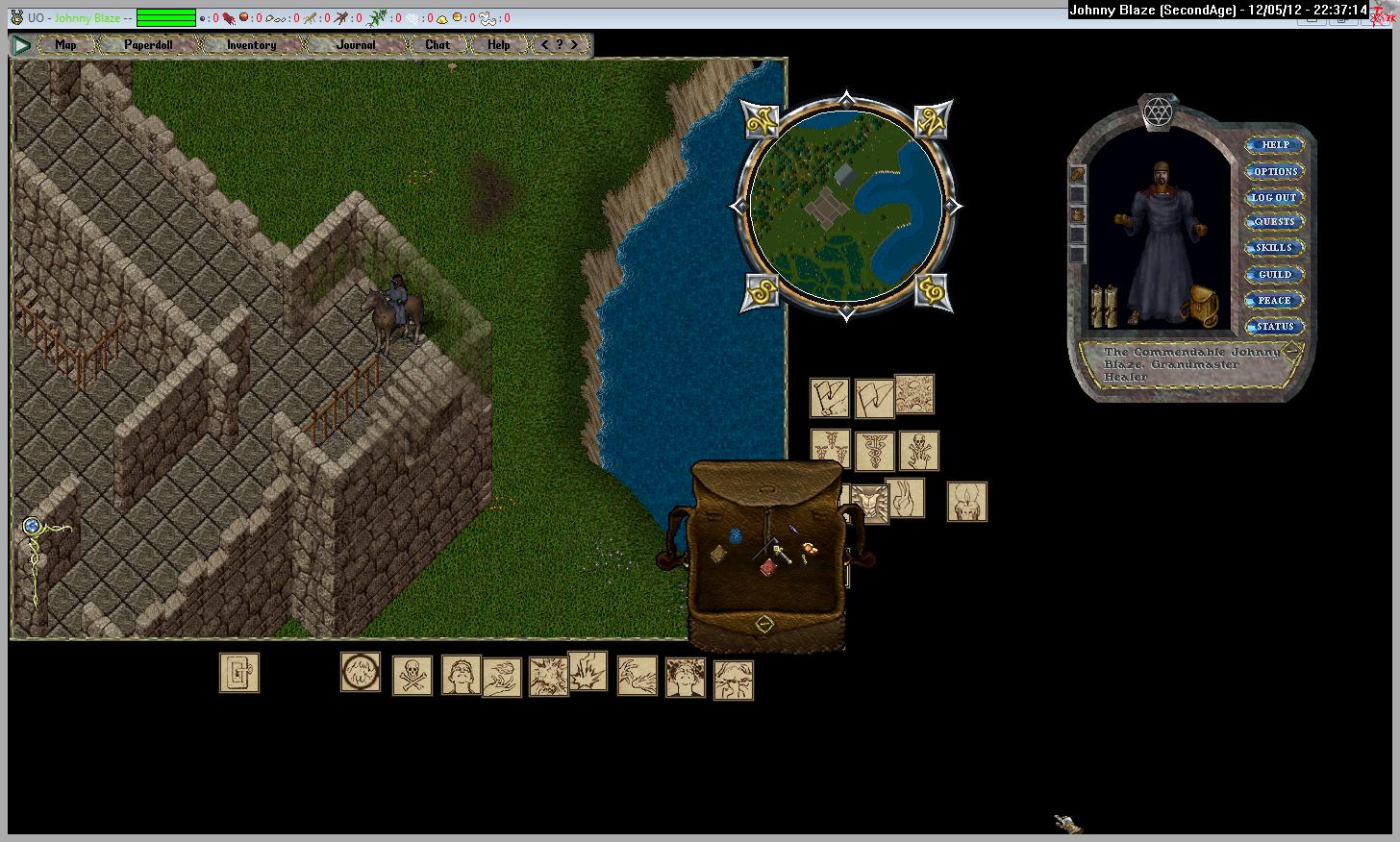The image size is (1400, 842).
Task: Open the Journal menu entry
Action: tap(356, 44)
